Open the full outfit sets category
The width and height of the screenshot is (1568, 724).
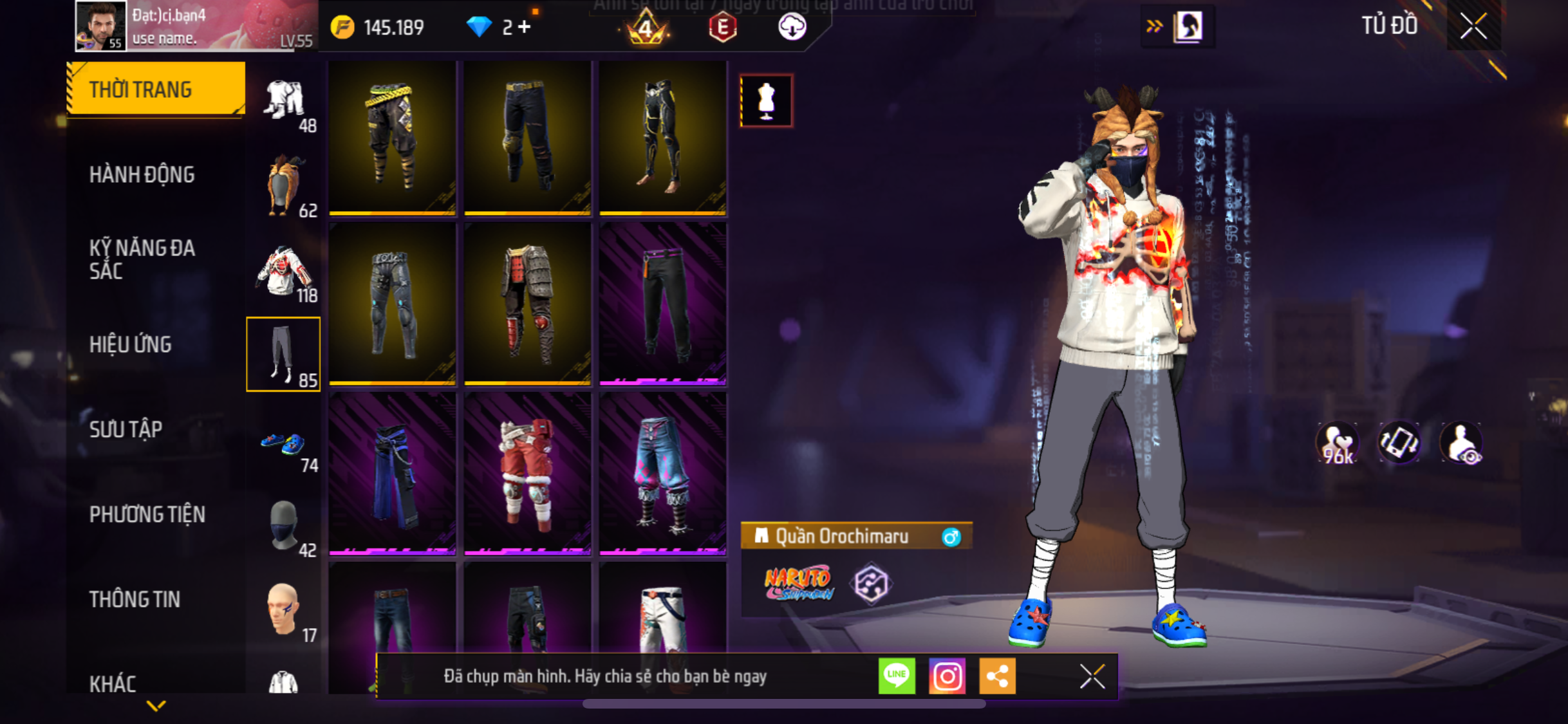[x=284, y=102]
